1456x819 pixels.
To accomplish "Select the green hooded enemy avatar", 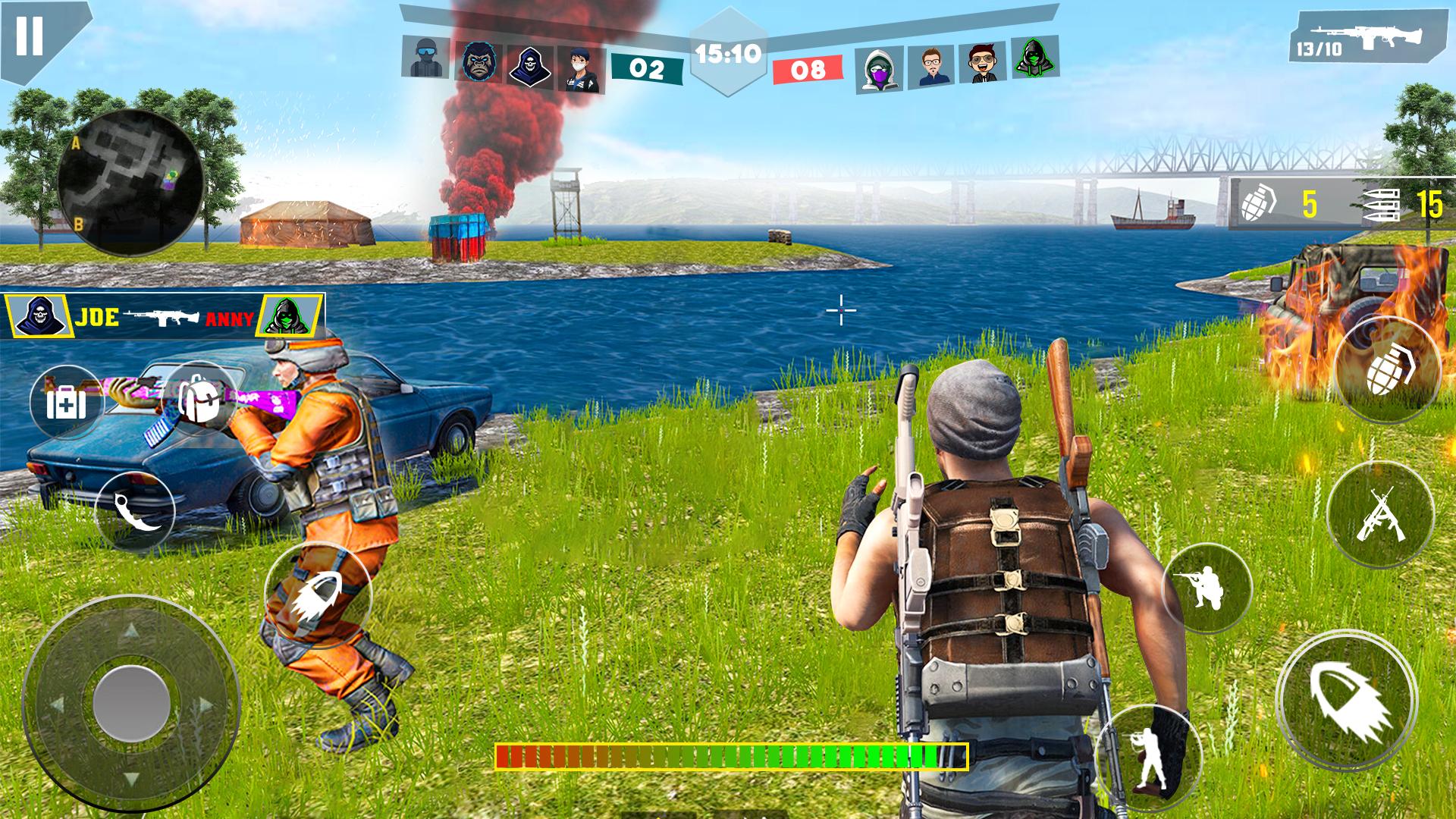I will click(x=1037, y=58).
